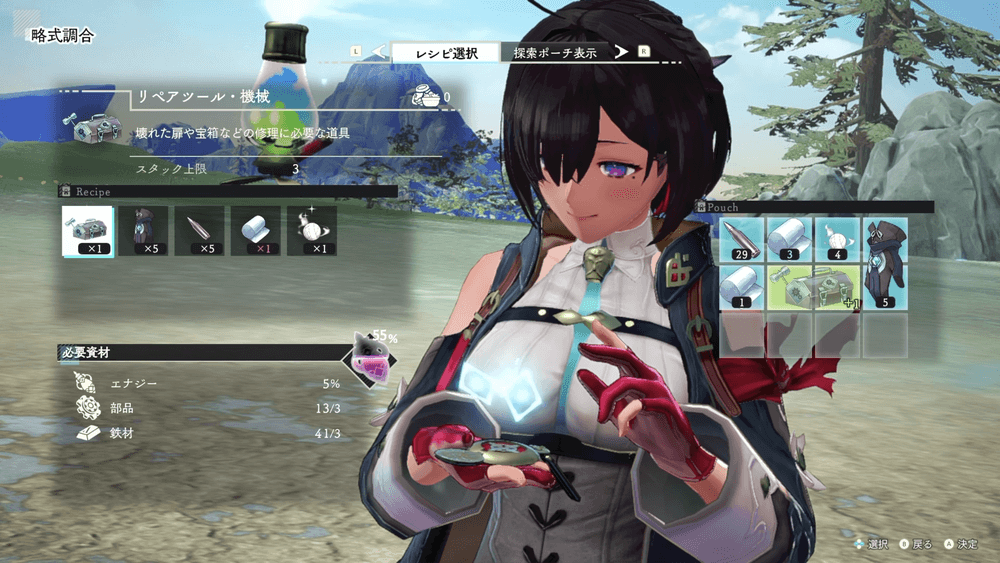
Task: Choose the scarecrow decoy recipe
Action: 143,231
